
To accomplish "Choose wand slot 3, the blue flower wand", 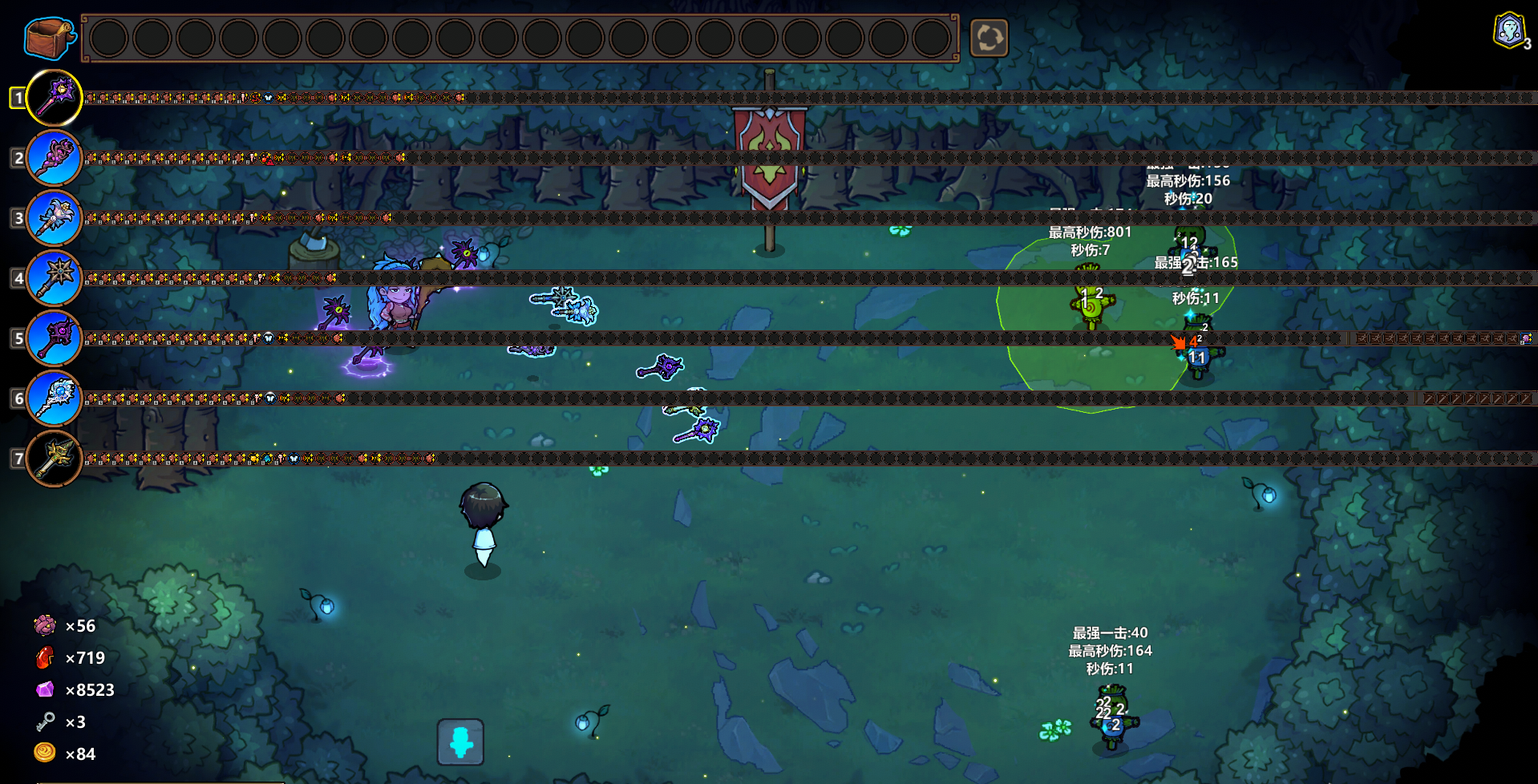I will pos(55,218).
